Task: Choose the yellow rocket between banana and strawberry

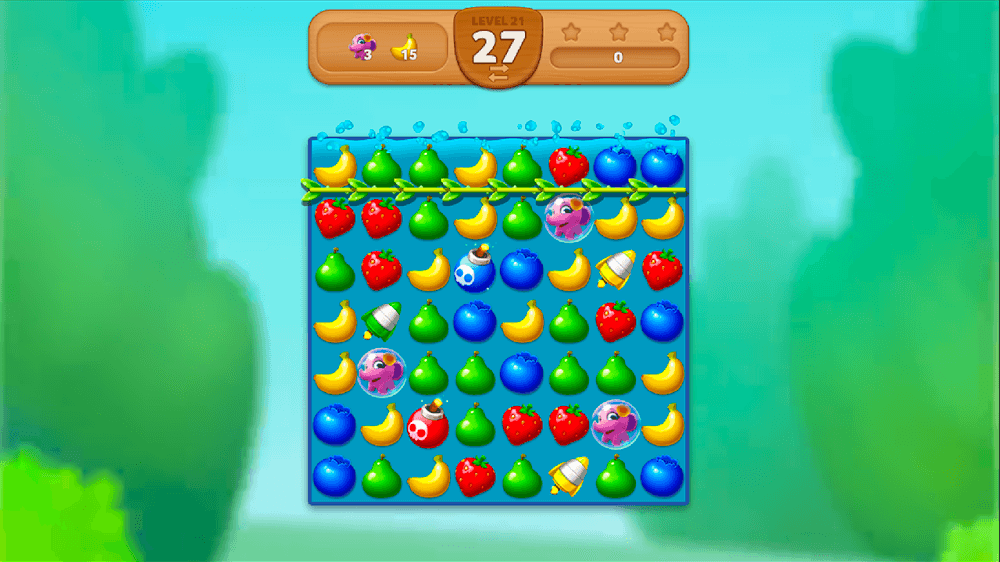Action: pyautogui.click(x=616, y=268)
